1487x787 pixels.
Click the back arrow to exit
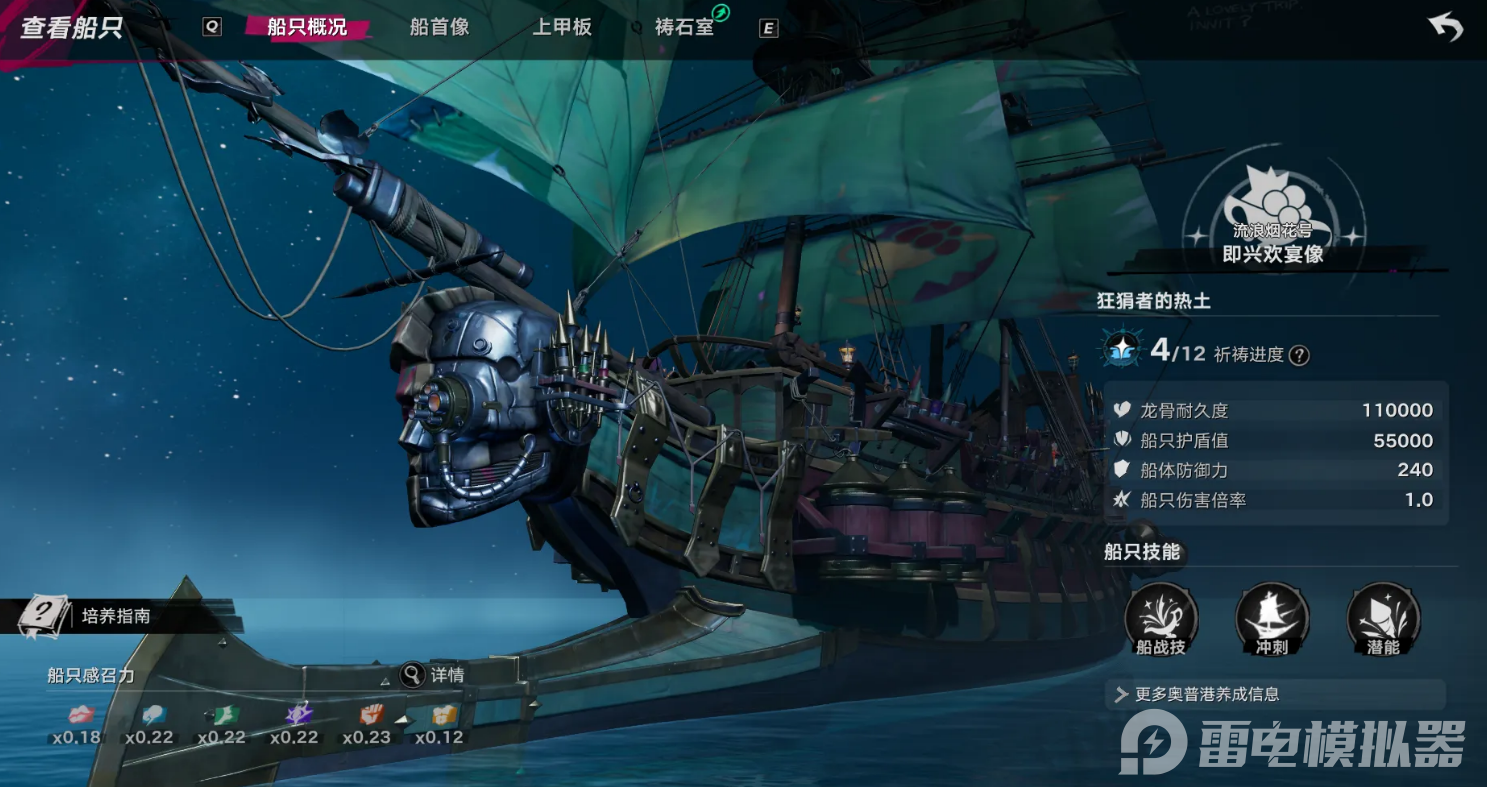tap(1445, 28)
